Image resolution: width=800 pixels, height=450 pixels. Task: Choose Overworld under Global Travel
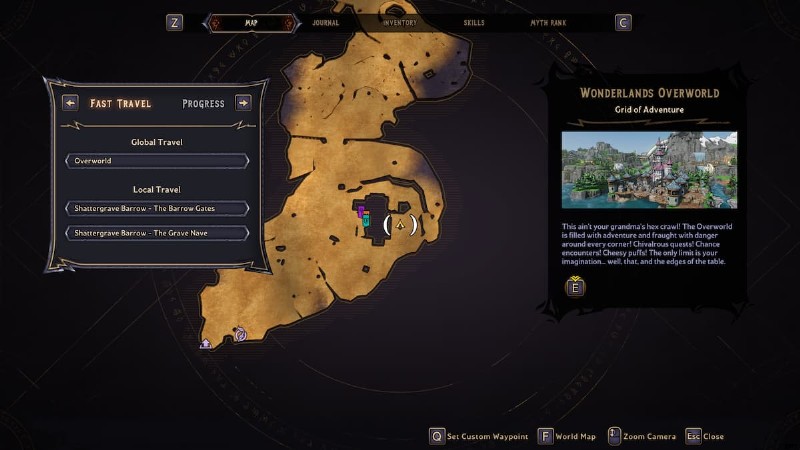(x=157, y=160)
